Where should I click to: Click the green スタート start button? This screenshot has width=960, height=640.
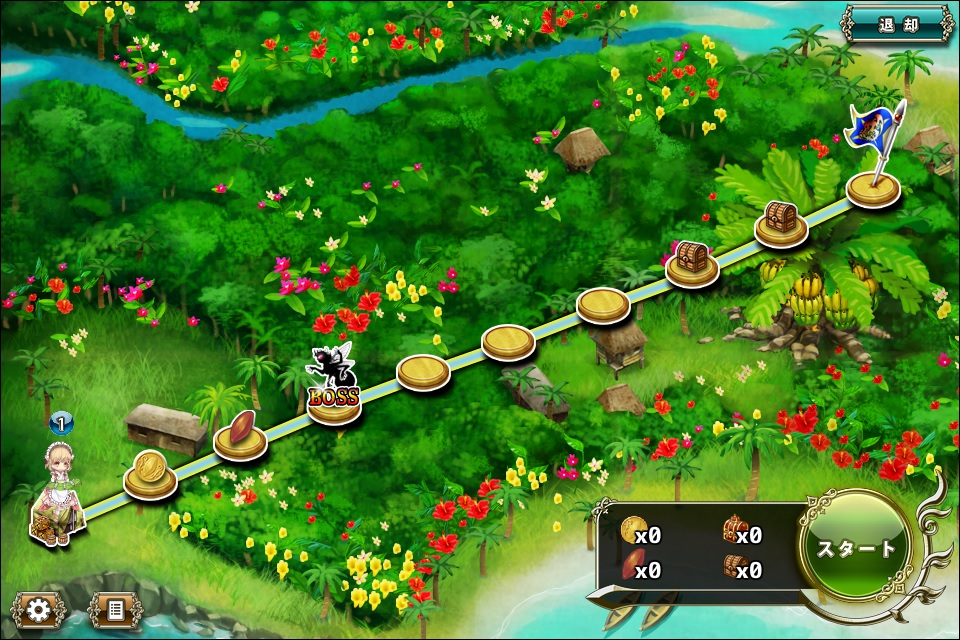(x=856, y=548)
